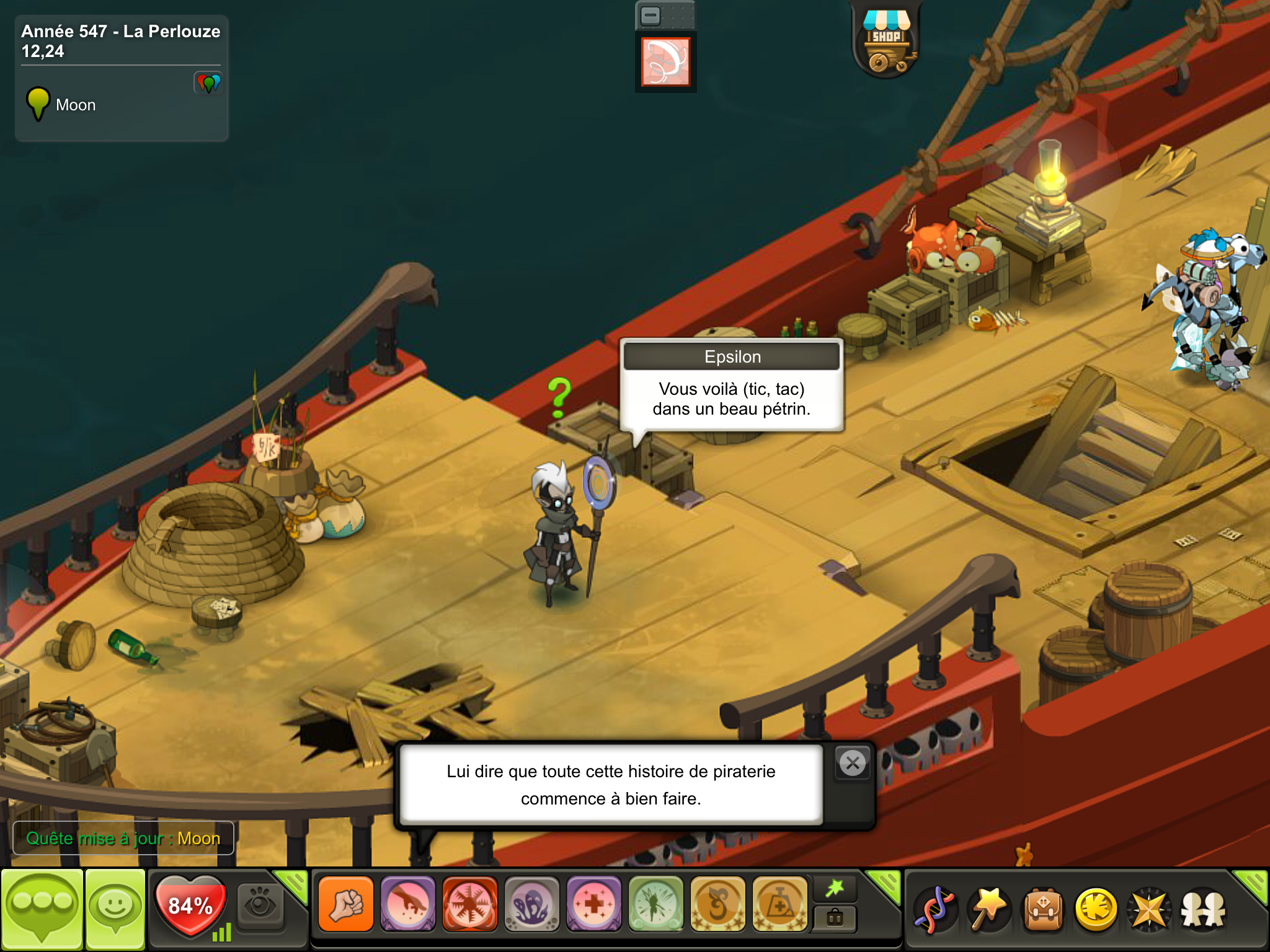This screenshot has height=952, width=1270.
Task: Cast the red spiked wheel spell
Action: coord(470,905)
